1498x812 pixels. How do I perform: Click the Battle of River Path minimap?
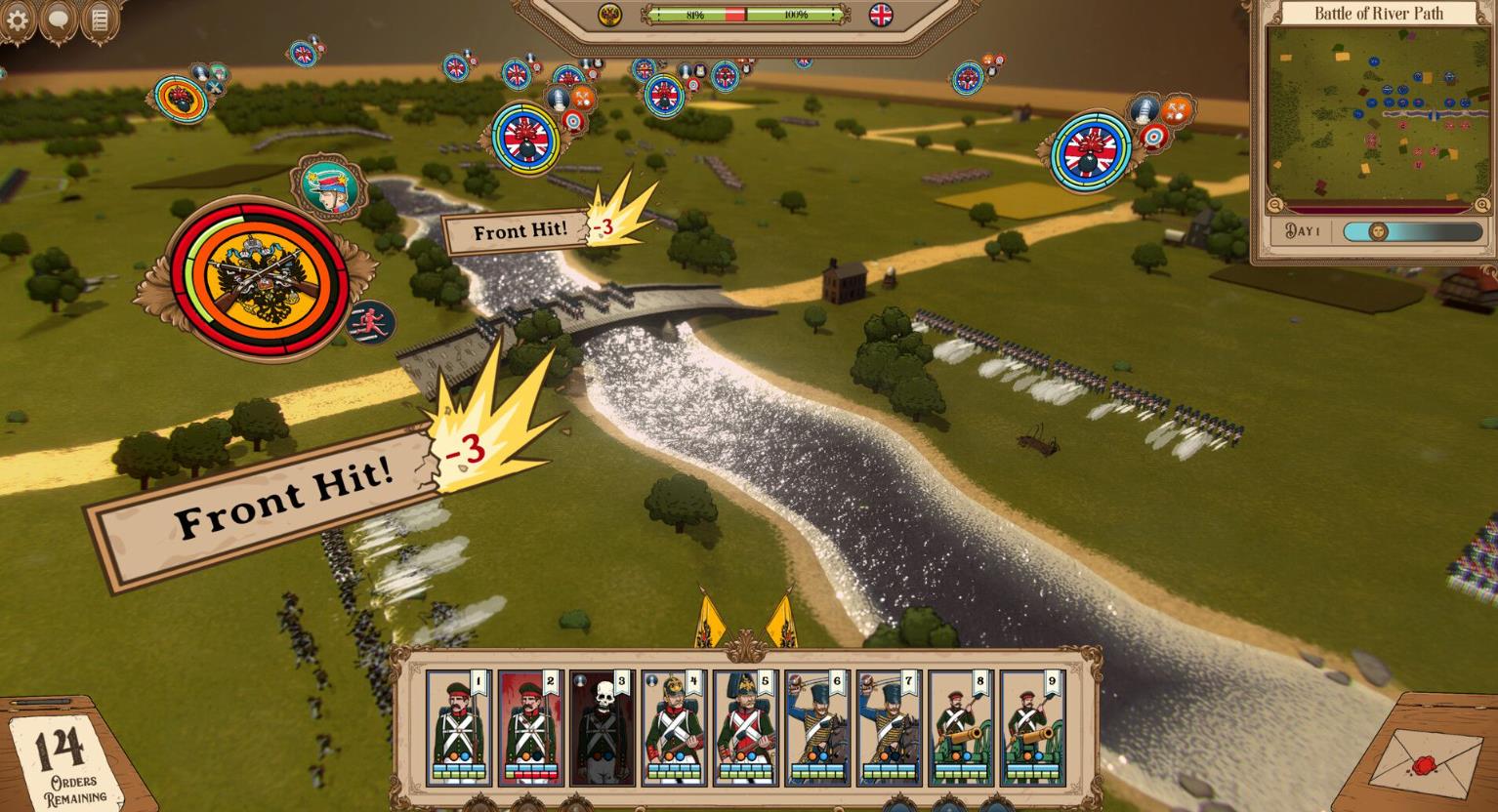click(1377, 112)
